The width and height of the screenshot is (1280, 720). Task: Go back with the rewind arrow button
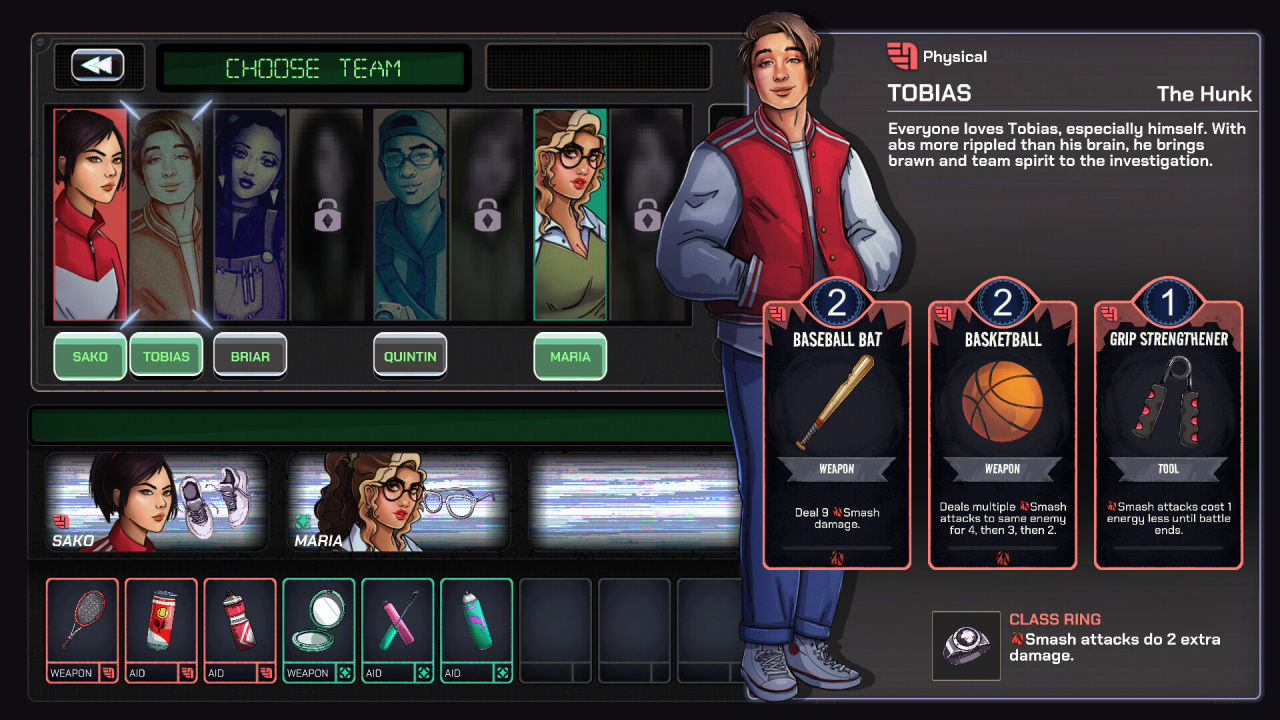[x=97, y=66]
